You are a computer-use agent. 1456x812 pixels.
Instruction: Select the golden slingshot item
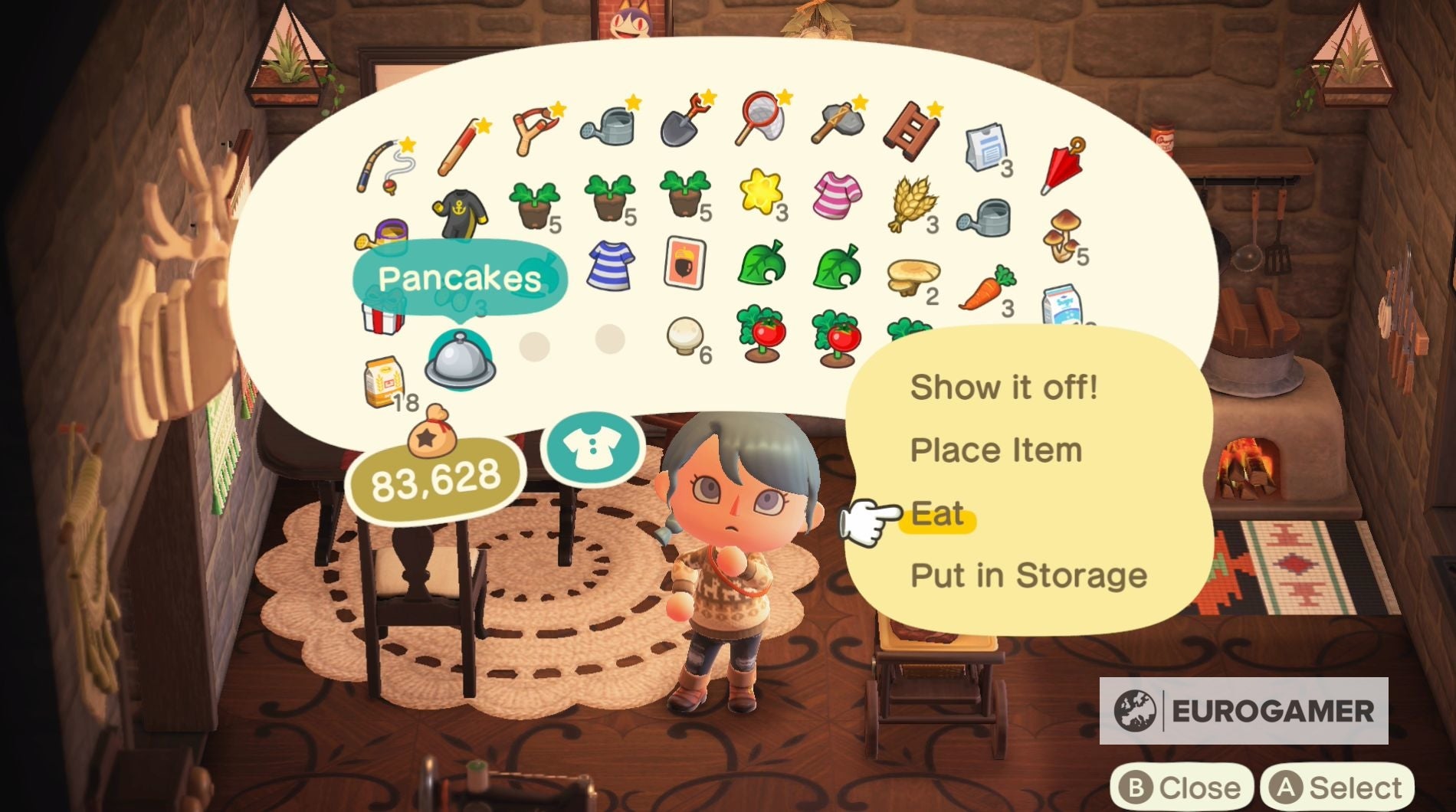coord(533,130)
